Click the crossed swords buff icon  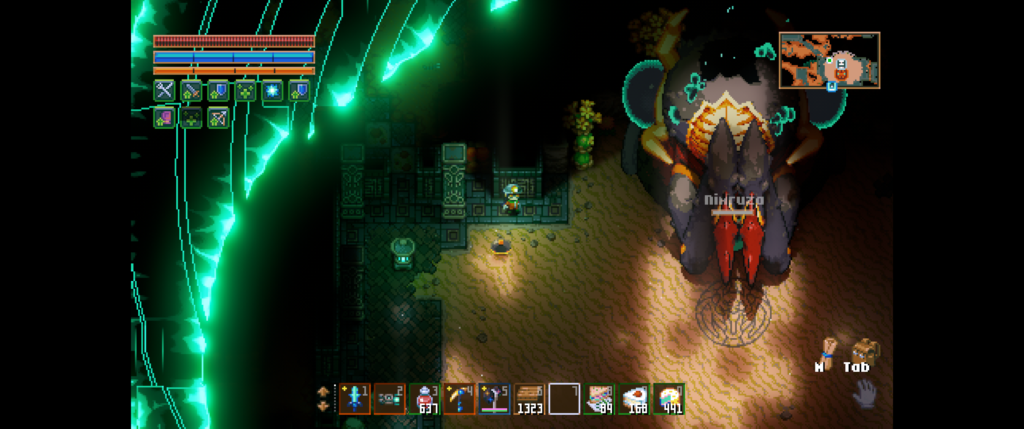click(x=164, y=90)
